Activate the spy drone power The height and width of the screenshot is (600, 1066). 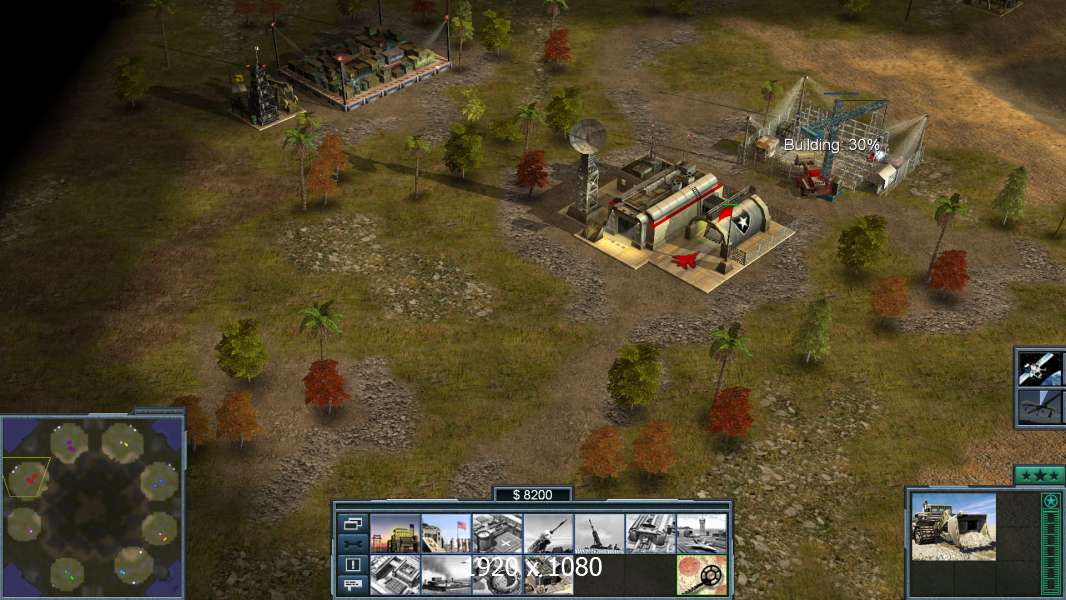(1040, 406)
